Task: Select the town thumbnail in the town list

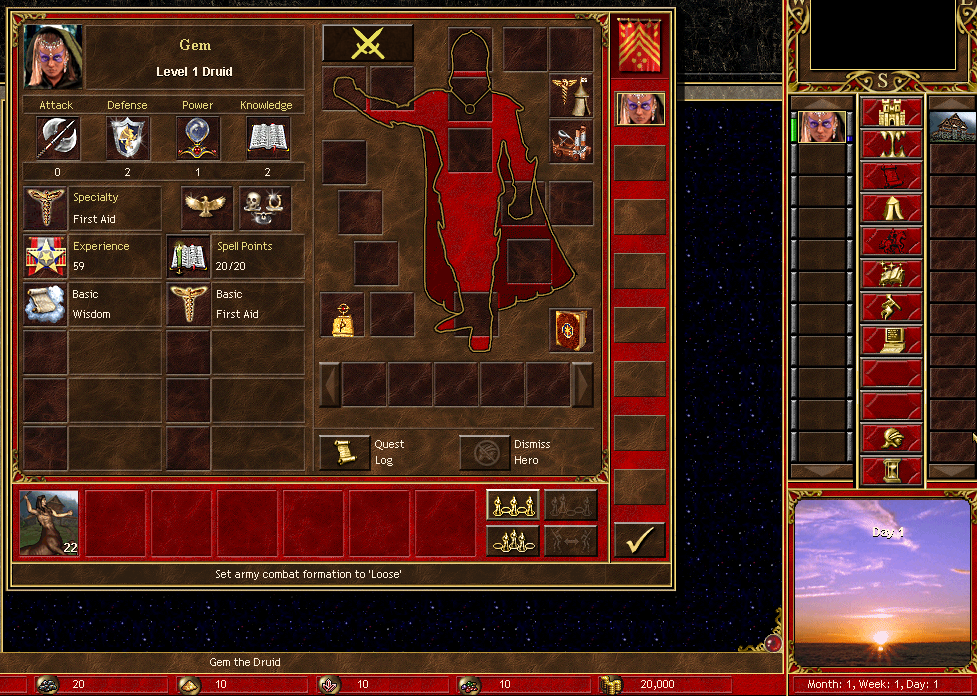Action: pyautogui.click(x=952, y=125)
